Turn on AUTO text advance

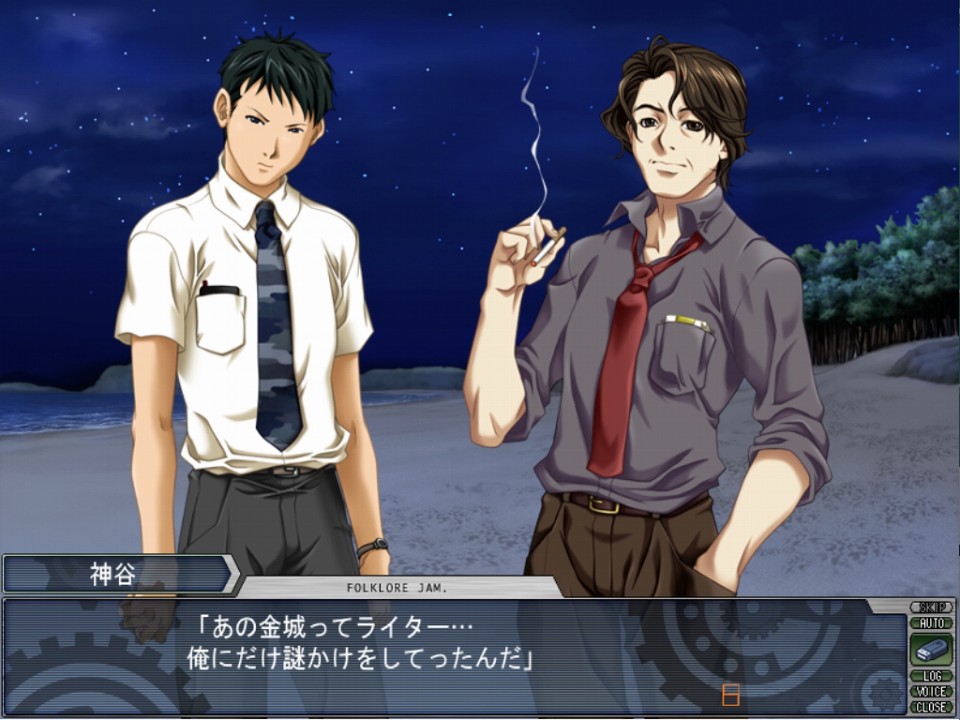[x=930, y=622]
